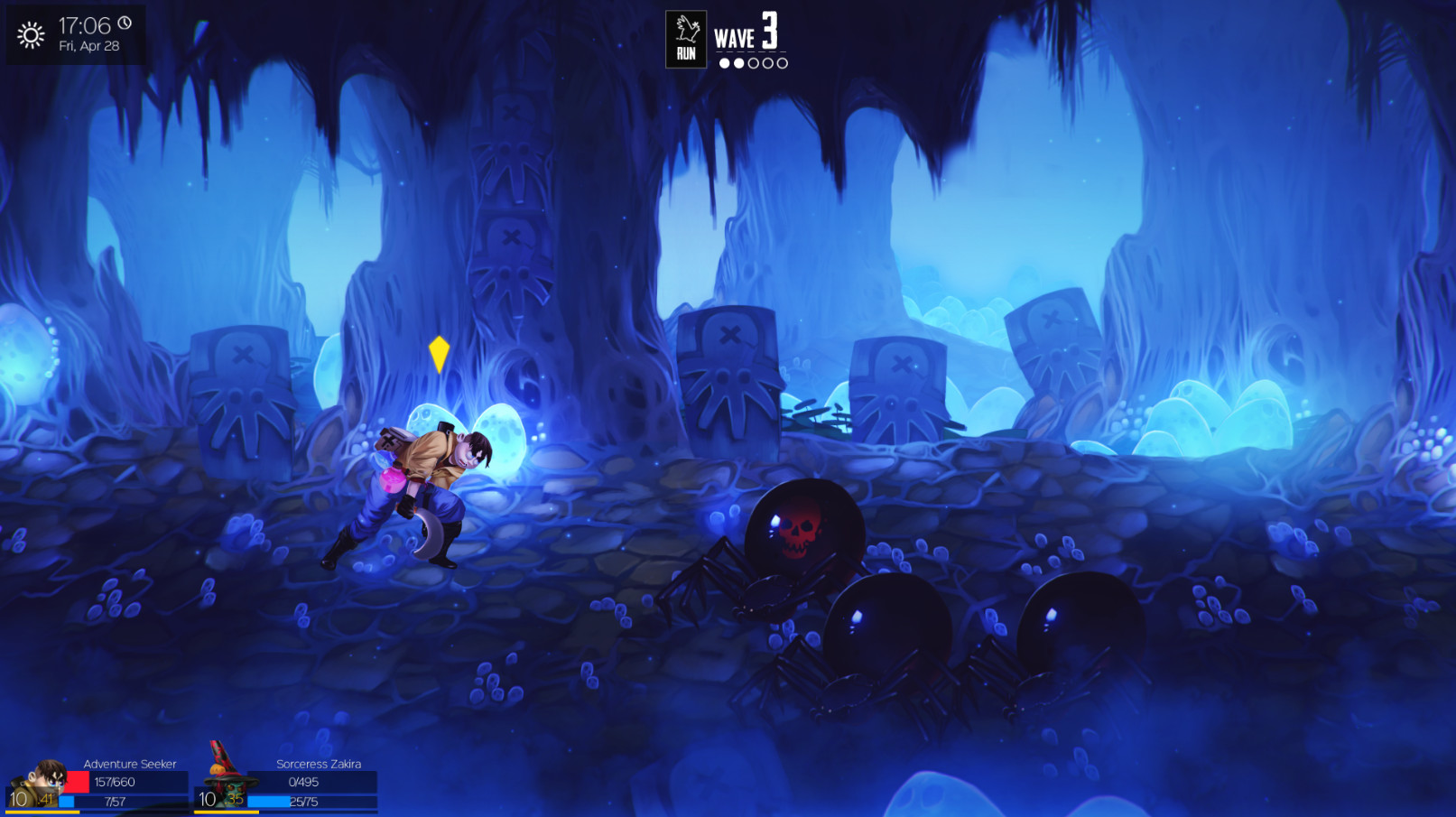
Task: Click the RUN flee icon
Action: click(x=685, y=37)
